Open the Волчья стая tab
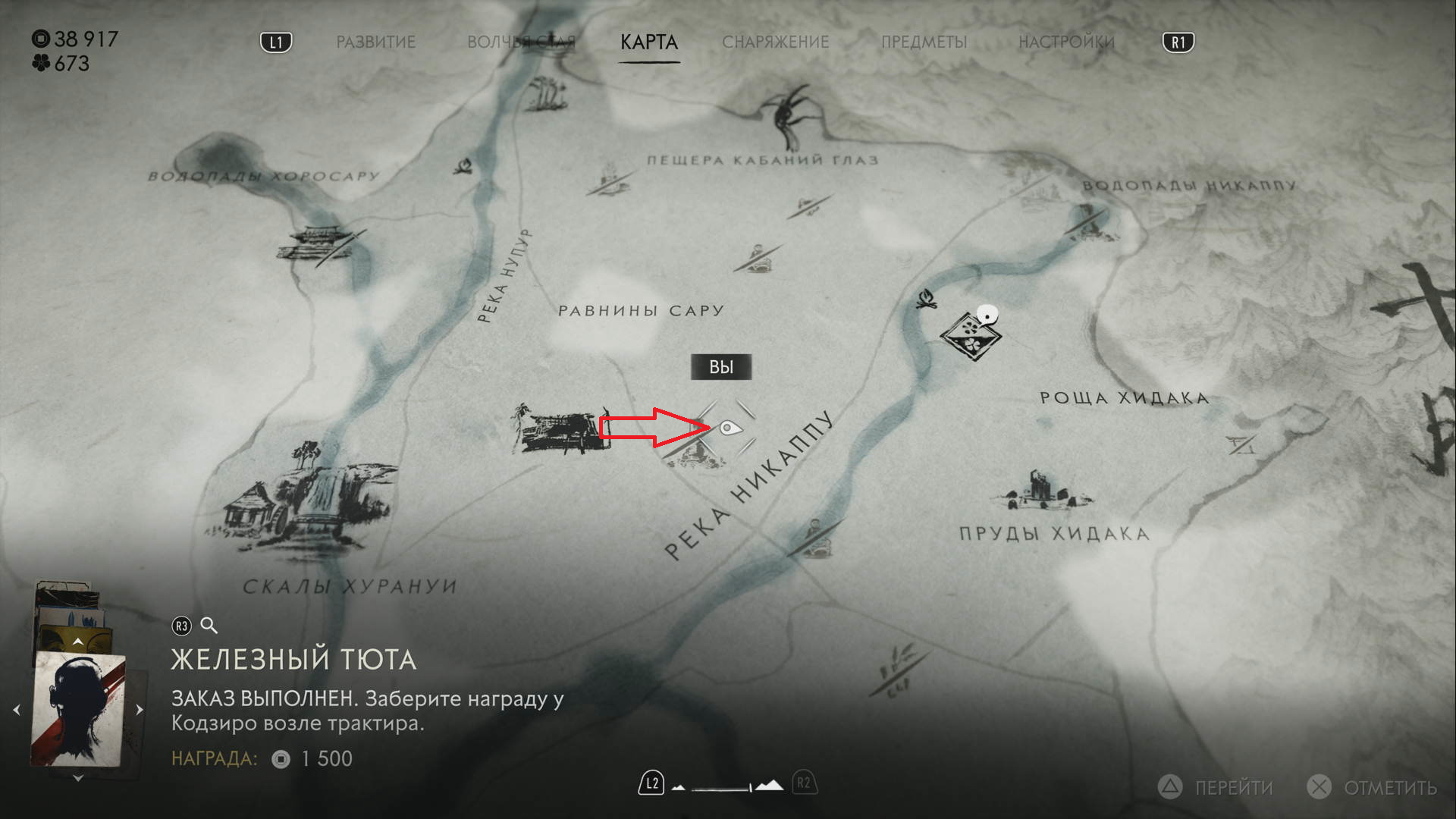1456x819 pixels. tap(520, 42)
